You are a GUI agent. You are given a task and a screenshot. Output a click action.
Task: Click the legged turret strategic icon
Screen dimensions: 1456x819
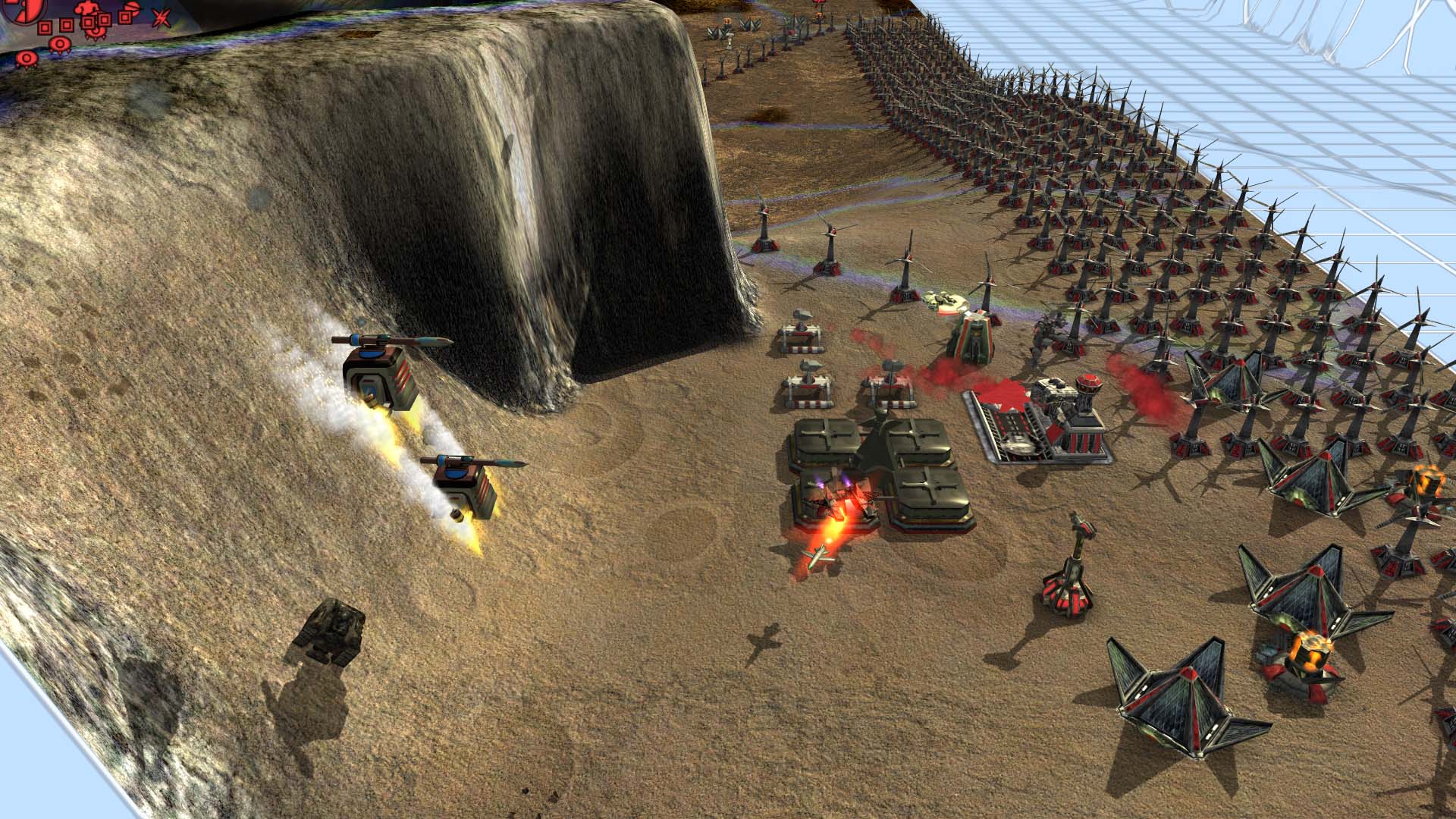tap(96, 33)
